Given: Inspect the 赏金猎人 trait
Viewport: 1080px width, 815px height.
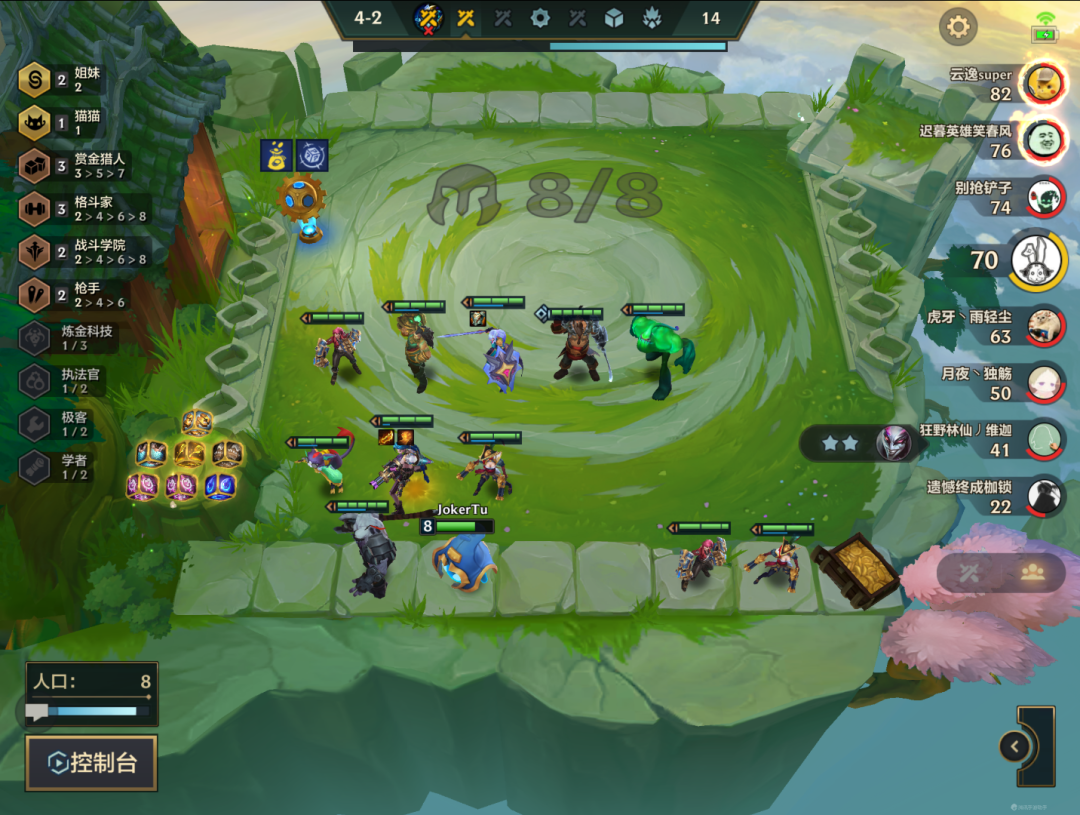Looking at the screenshot, I should [35, 165].
